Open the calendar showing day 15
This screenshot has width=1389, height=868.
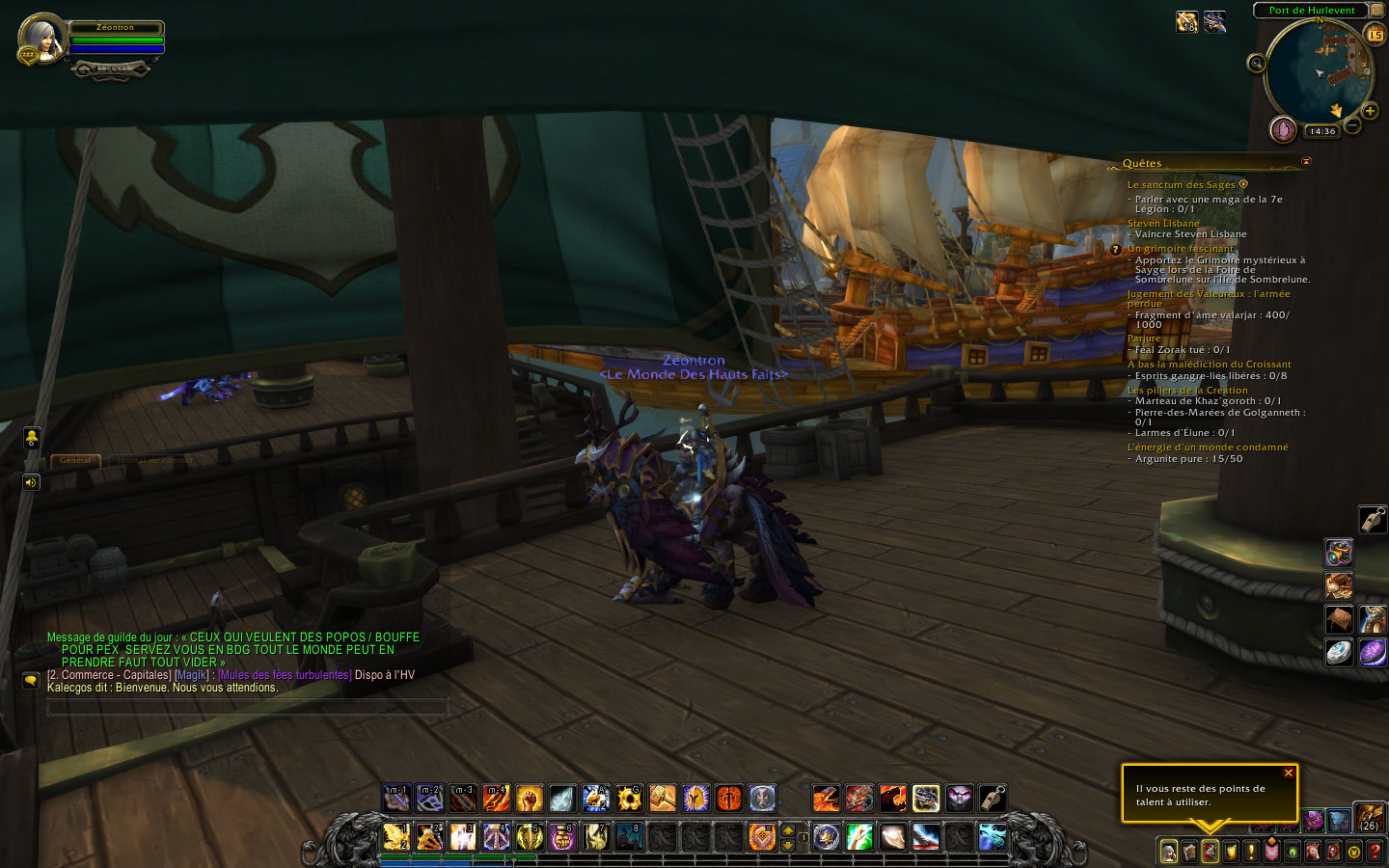click(1375, 35)
